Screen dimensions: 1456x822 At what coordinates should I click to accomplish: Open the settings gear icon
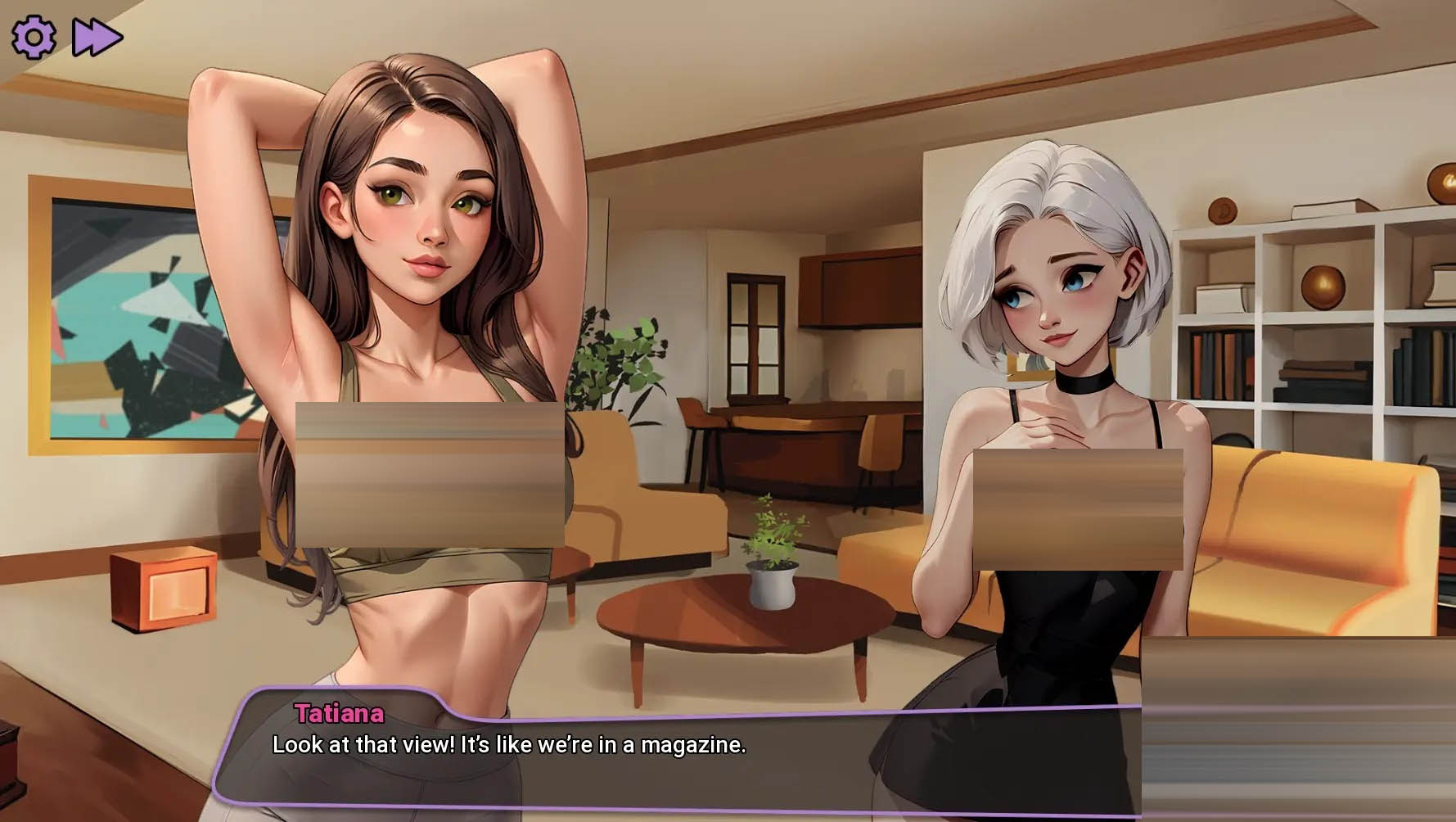pos(34,37)
